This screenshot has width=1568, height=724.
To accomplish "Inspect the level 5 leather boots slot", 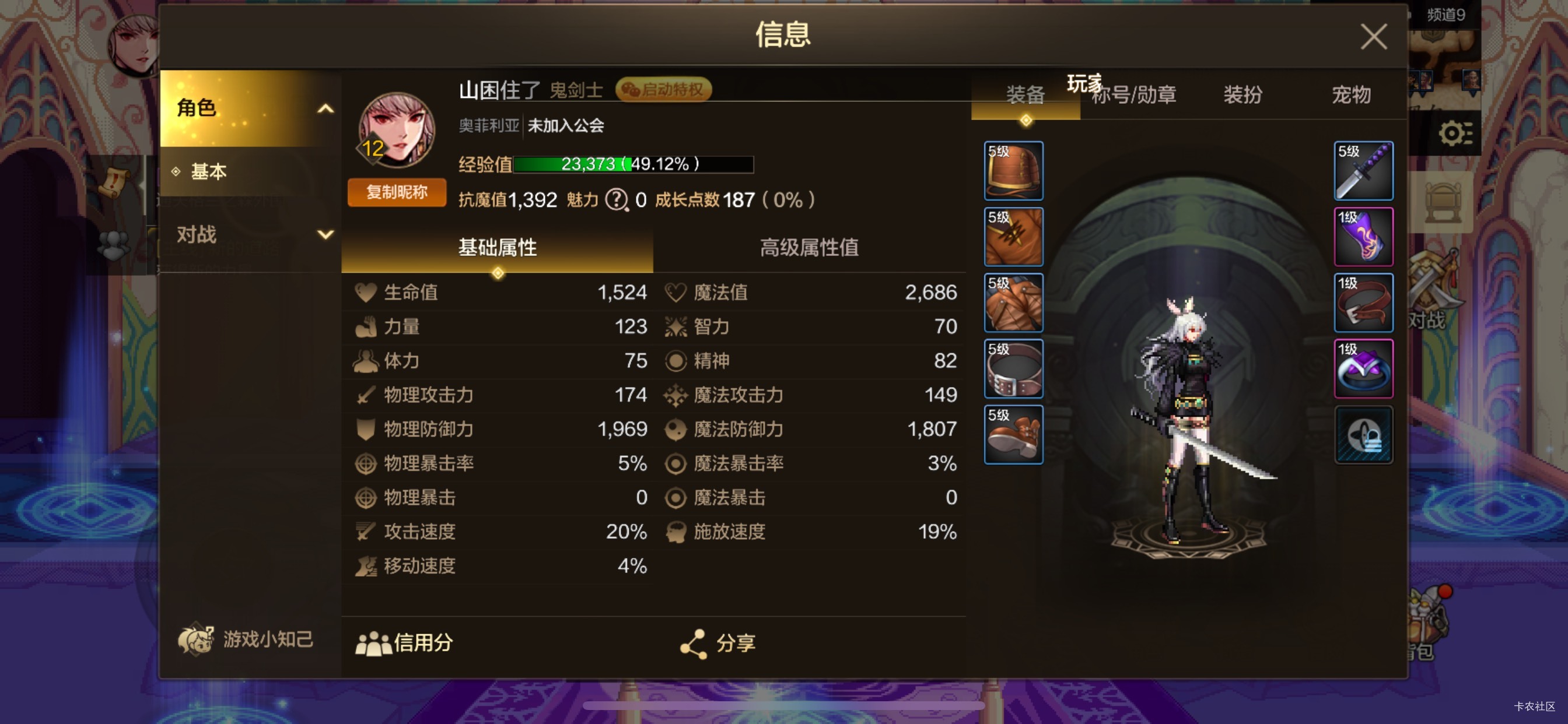I will coord(1013,434).
